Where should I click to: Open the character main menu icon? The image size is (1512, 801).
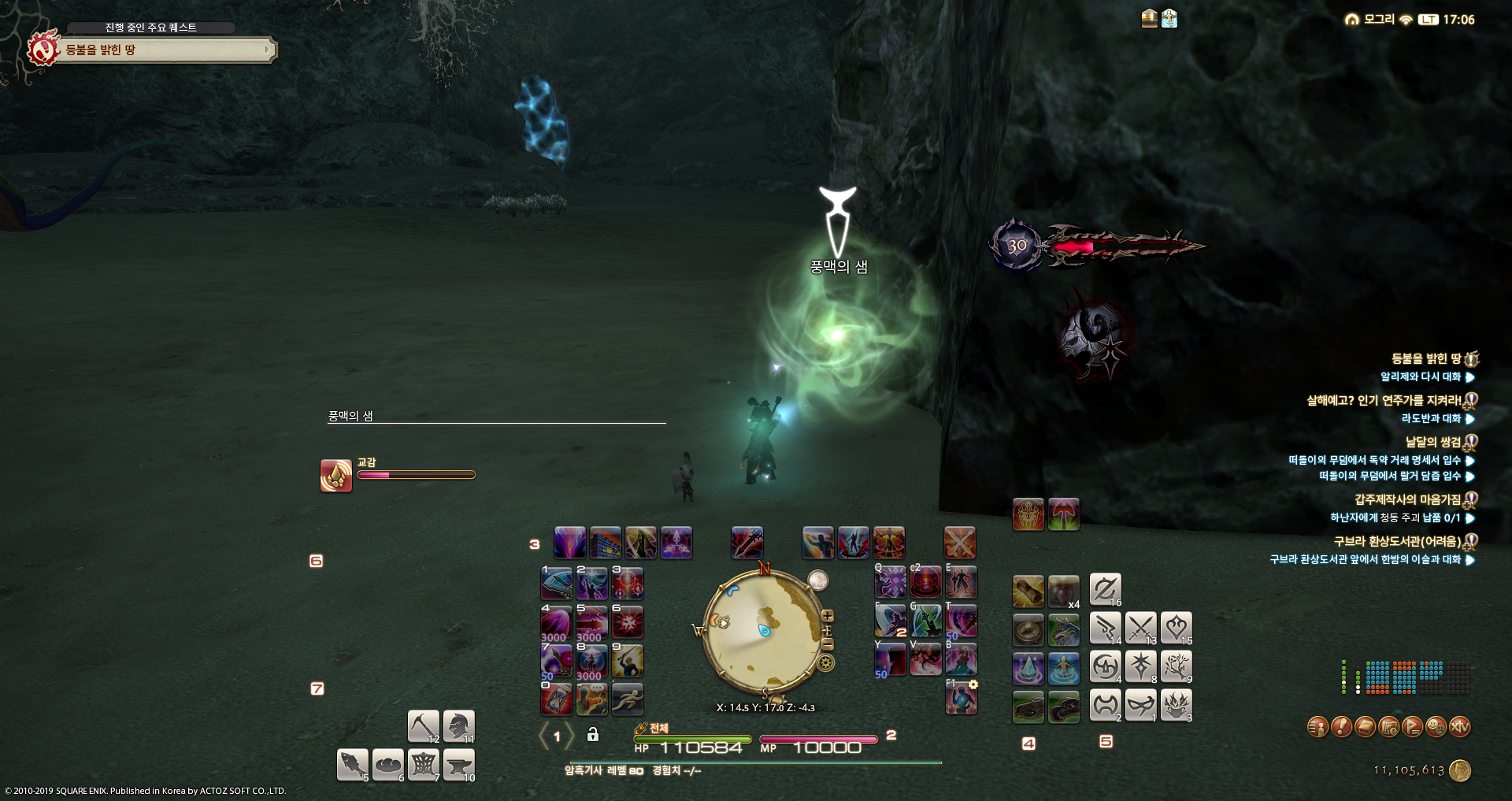pyautogui.click(x=1317, y=726)
